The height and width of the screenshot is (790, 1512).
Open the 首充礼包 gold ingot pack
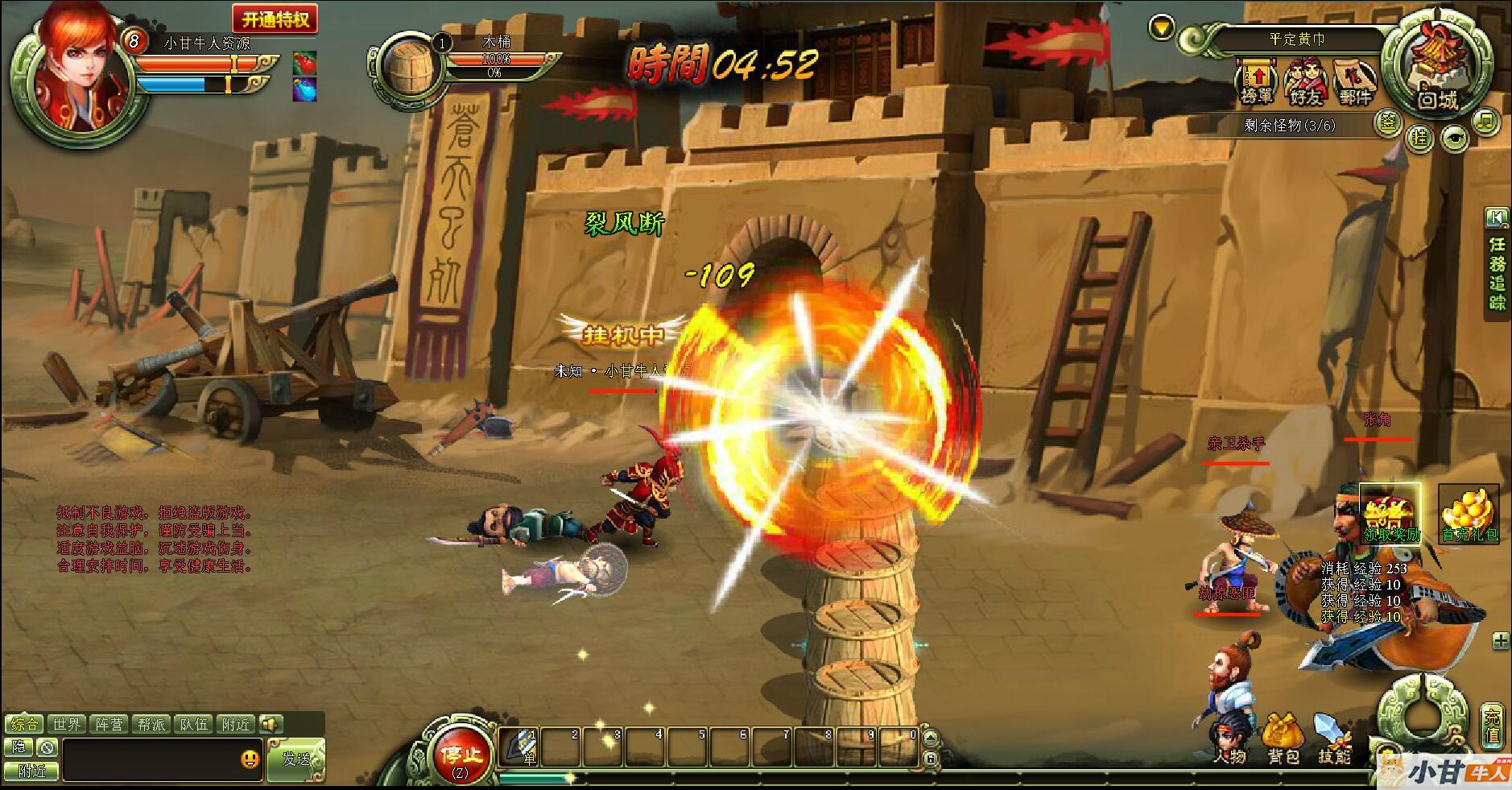tap(1469, 513)
